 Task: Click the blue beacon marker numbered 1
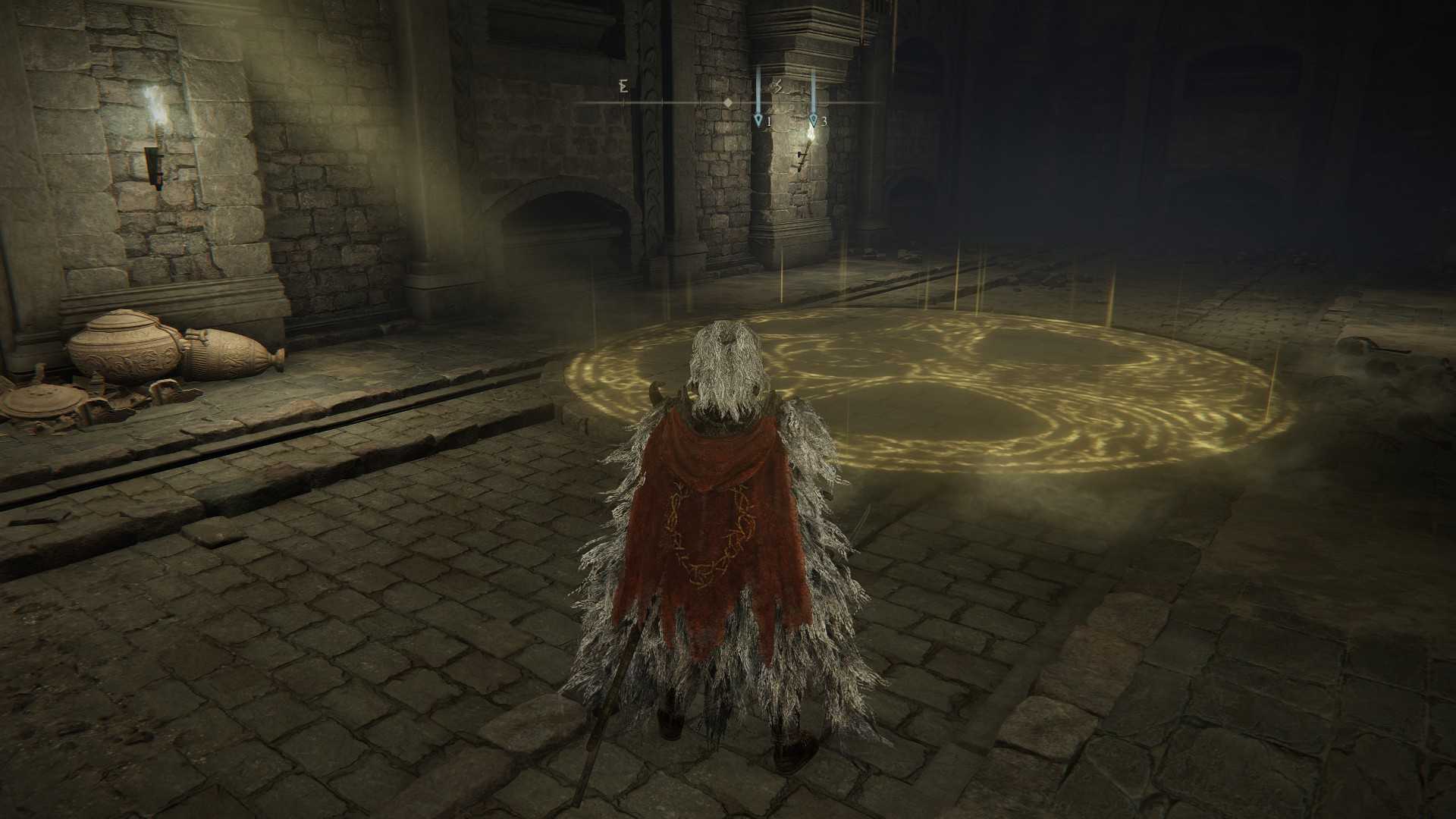758,120
